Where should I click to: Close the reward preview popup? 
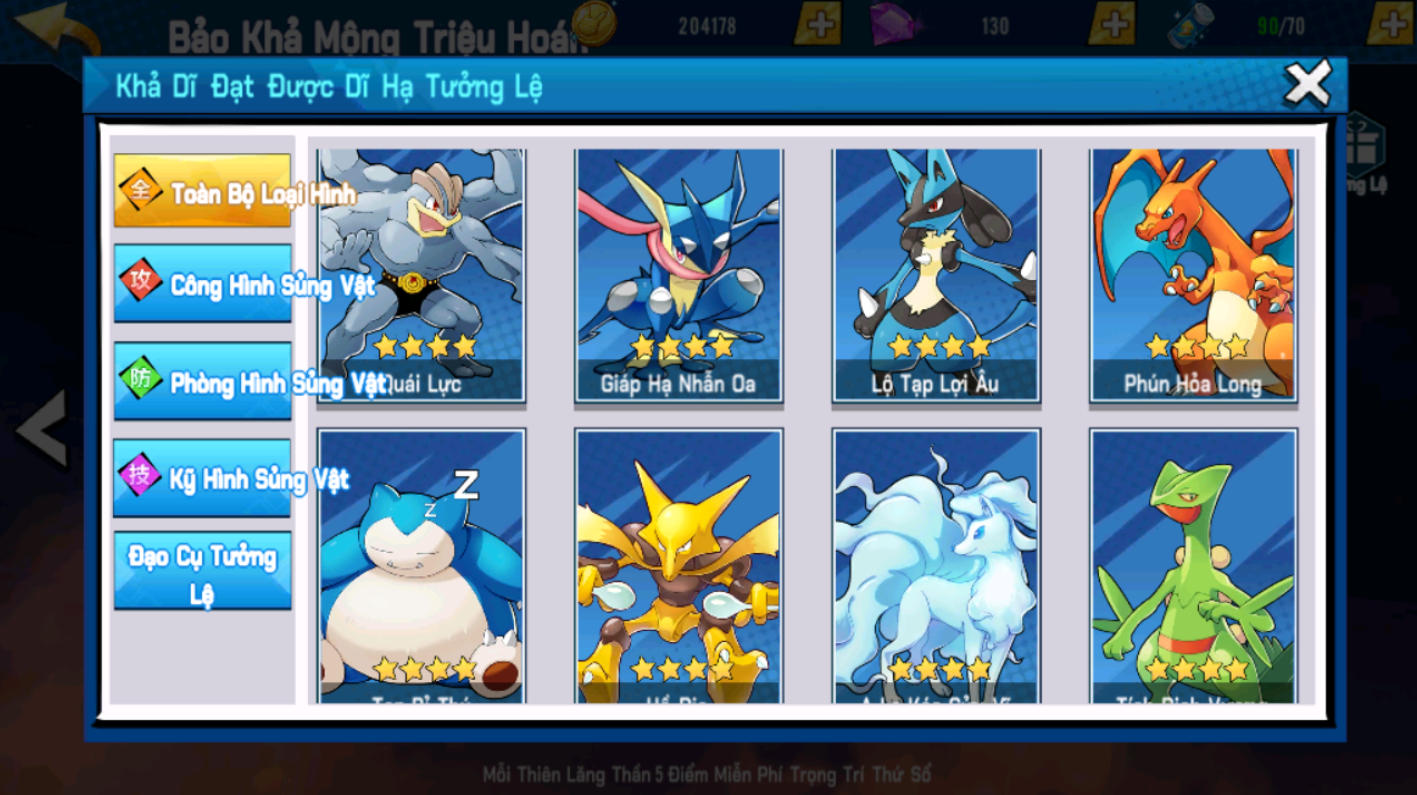coord(1307,84)
